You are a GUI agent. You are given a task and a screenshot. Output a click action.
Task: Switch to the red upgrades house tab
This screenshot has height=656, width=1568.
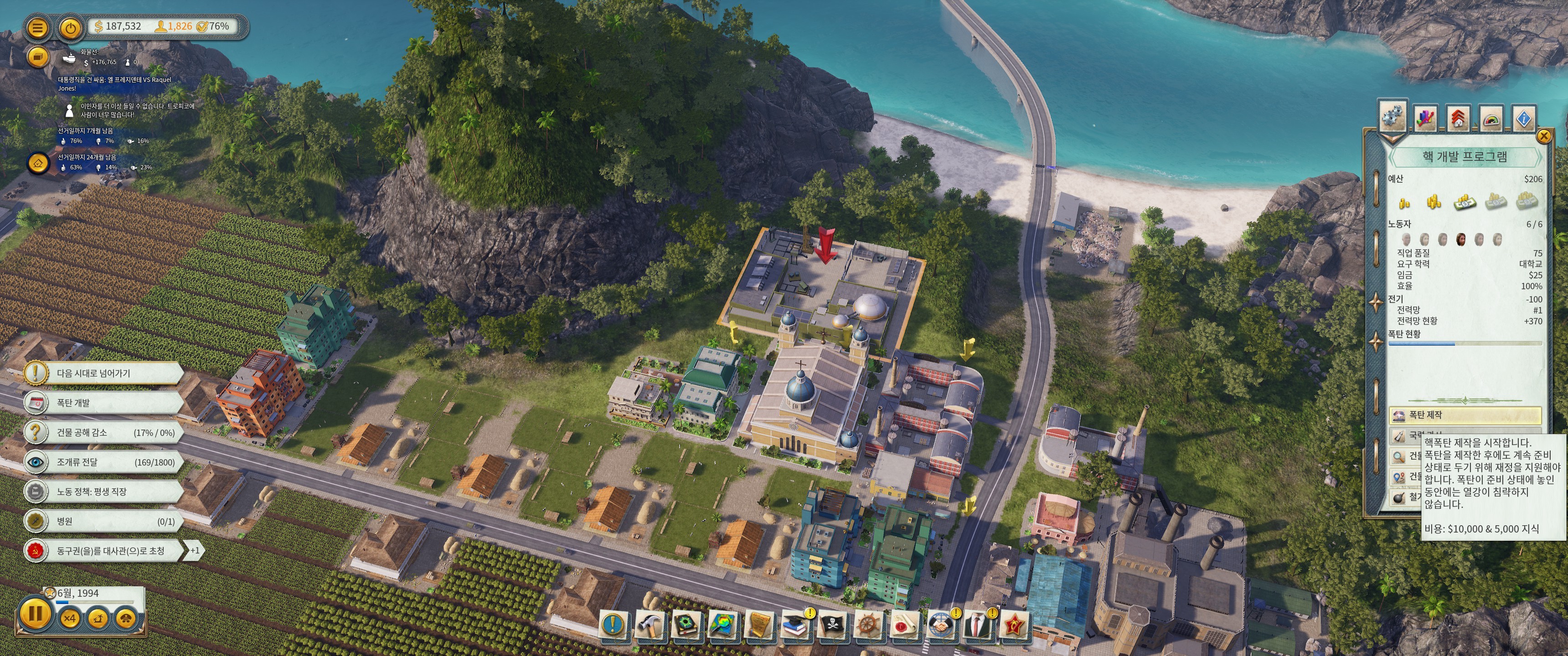[1458, 118]
